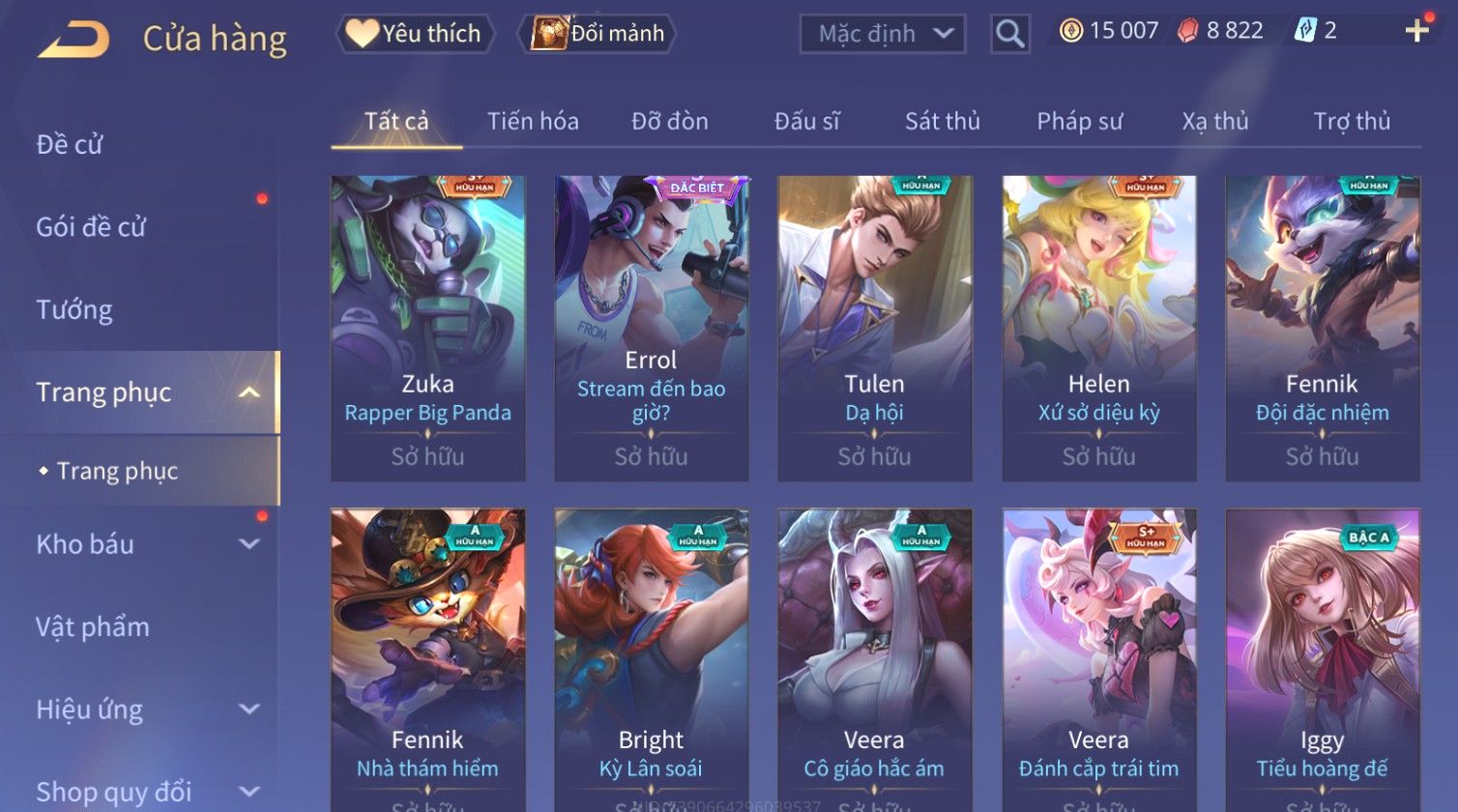This screenshot has height=812, width=1458.
Task: Switch to the Tiến hóa tab
Action: coord(533,122)
